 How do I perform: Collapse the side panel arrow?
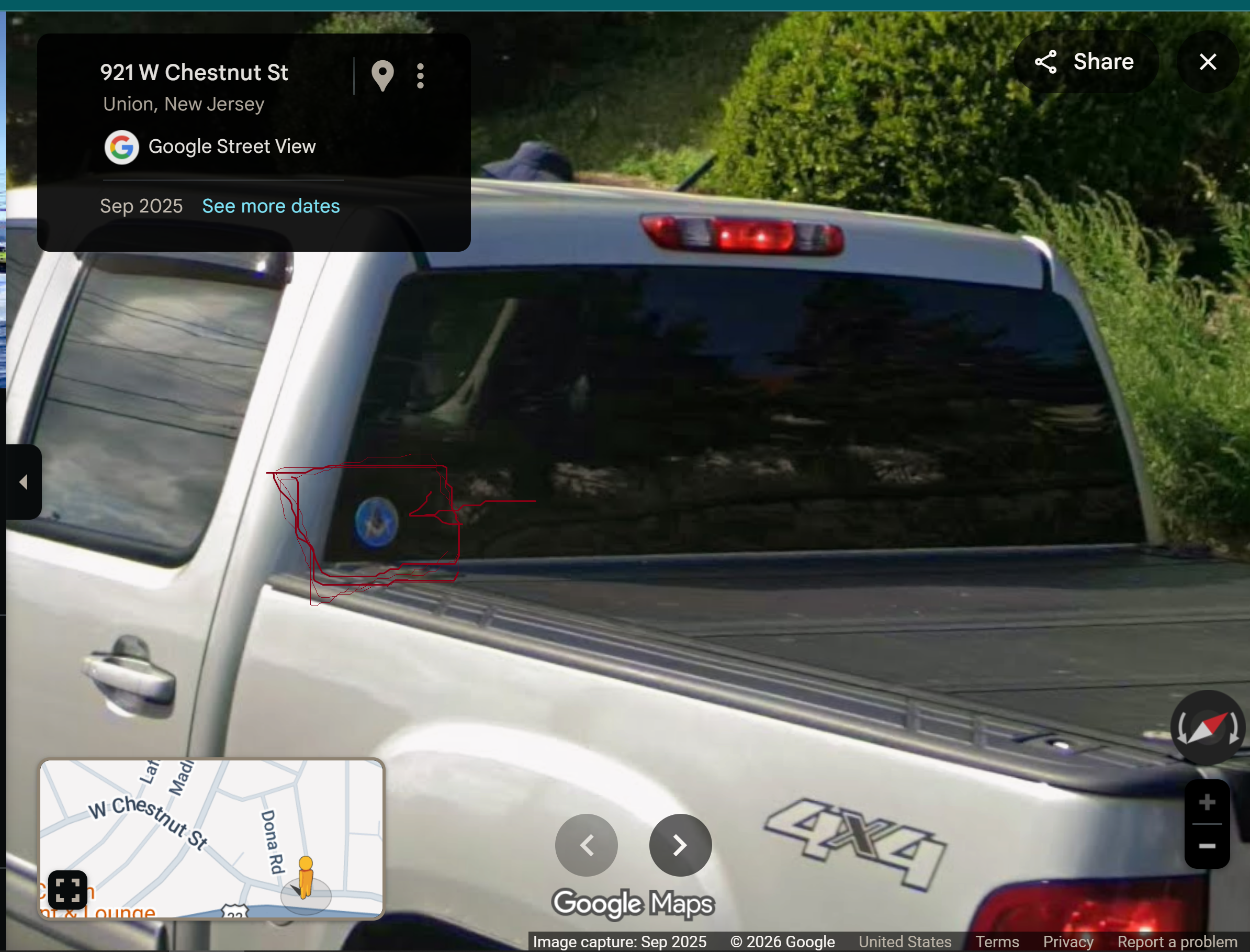pyautogui.click(x=23, y=482)
